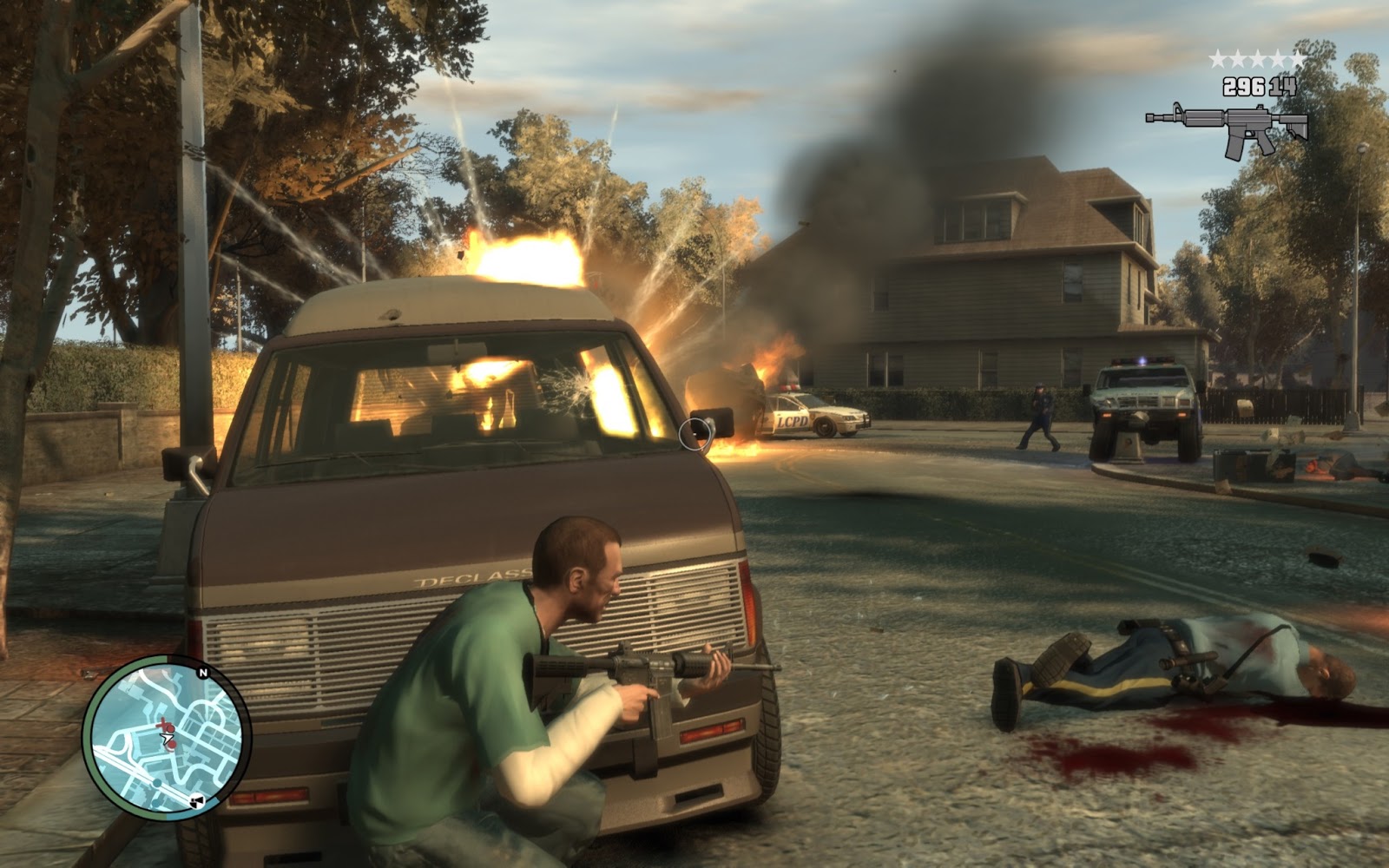Click the first wanted level star
The width and height of the screenshot is (1389, 868).
(1216, 58)
